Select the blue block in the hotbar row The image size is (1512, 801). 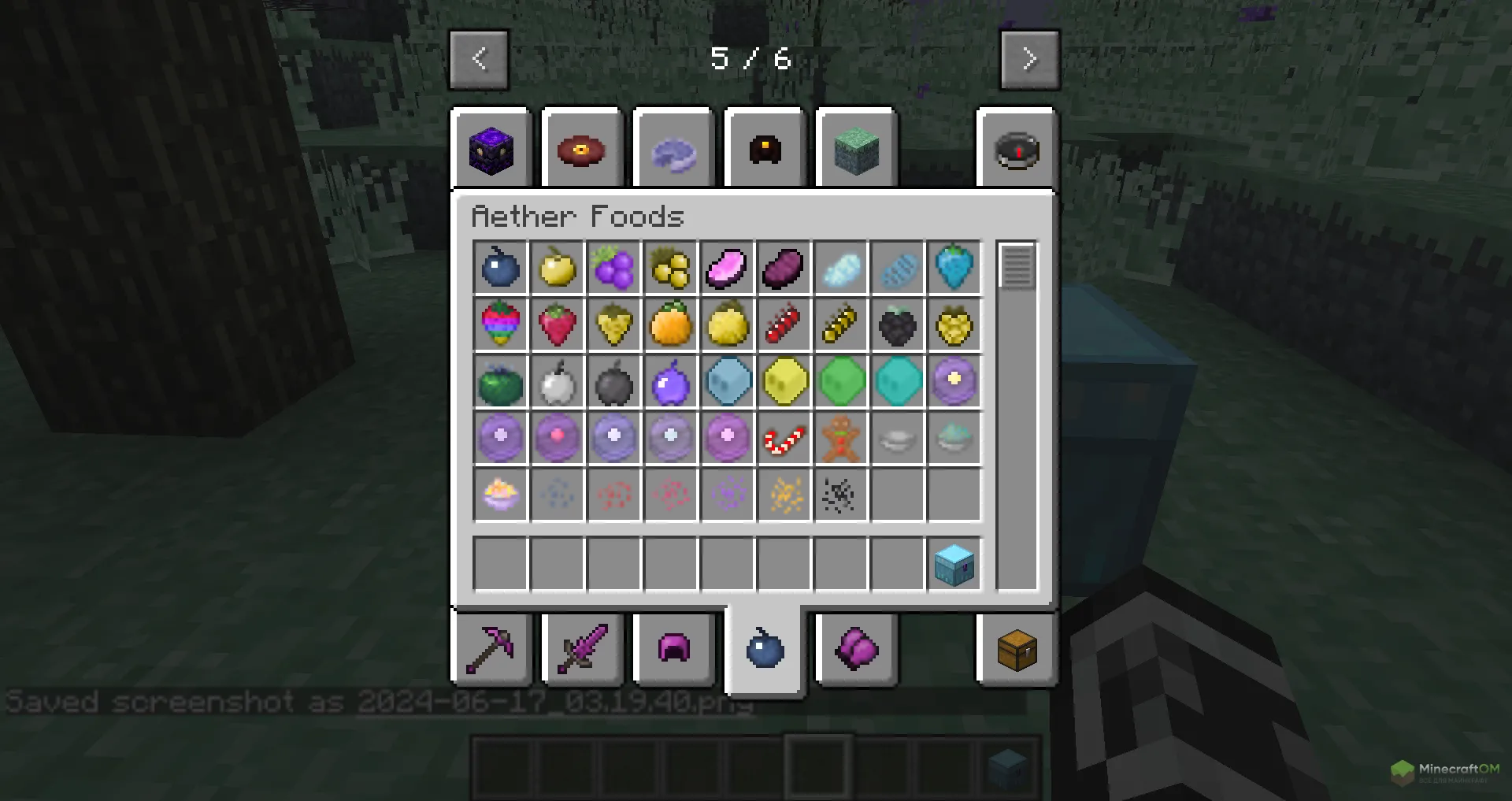(x=954, y=565)
